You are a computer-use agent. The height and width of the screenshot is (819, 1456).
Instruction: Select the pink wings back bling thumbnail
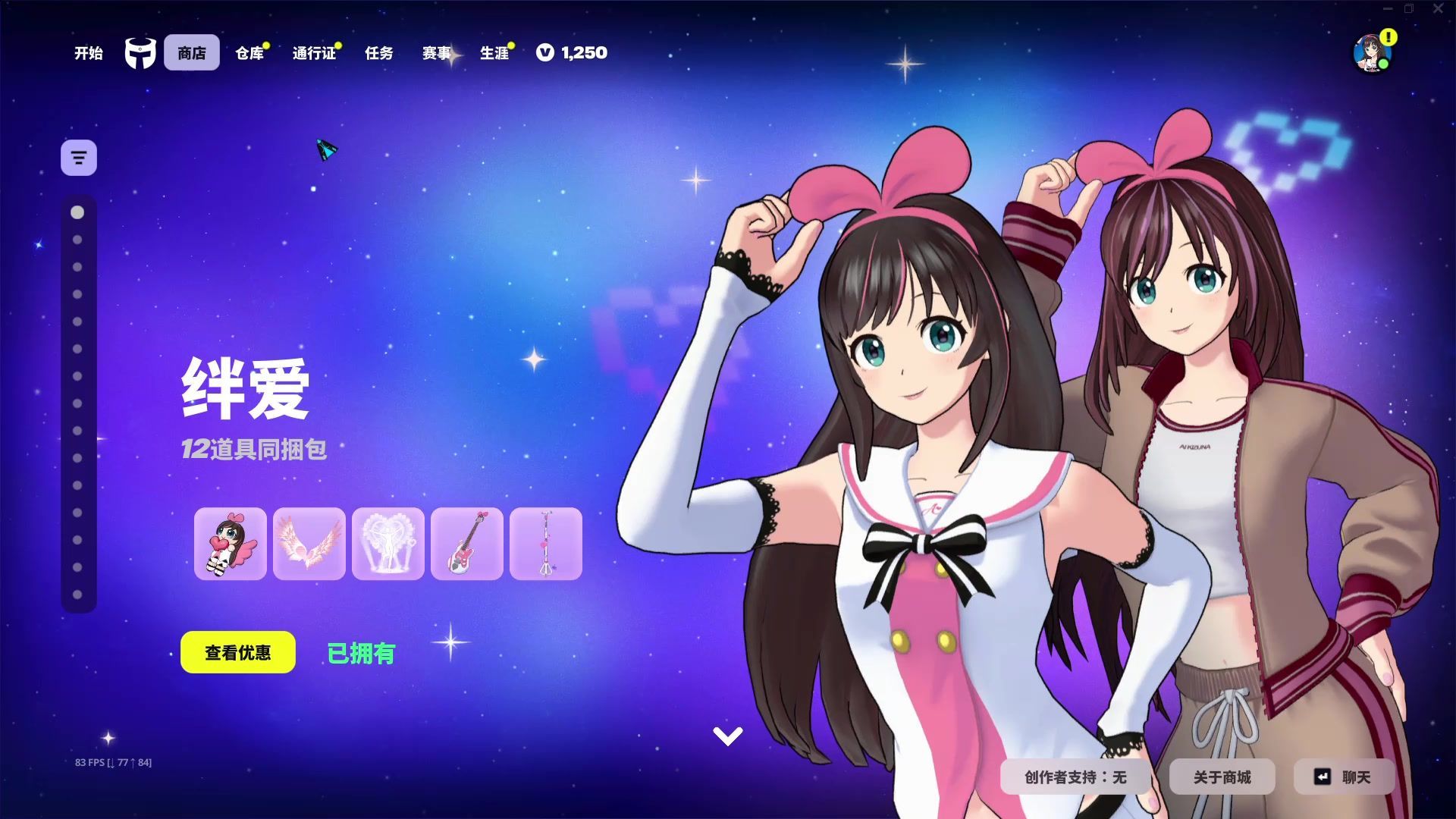309,544
